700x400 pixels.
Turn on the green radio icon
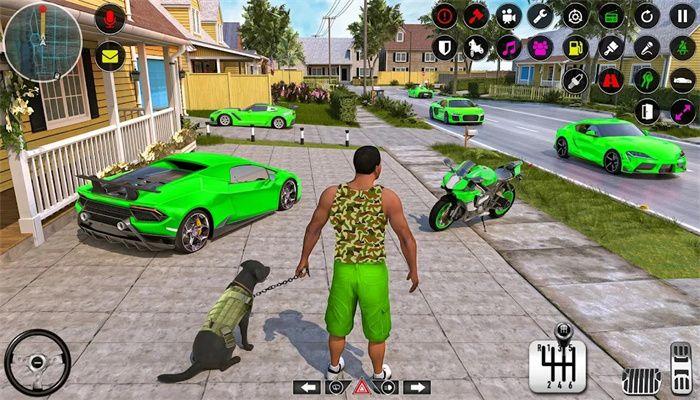(611, 16)
